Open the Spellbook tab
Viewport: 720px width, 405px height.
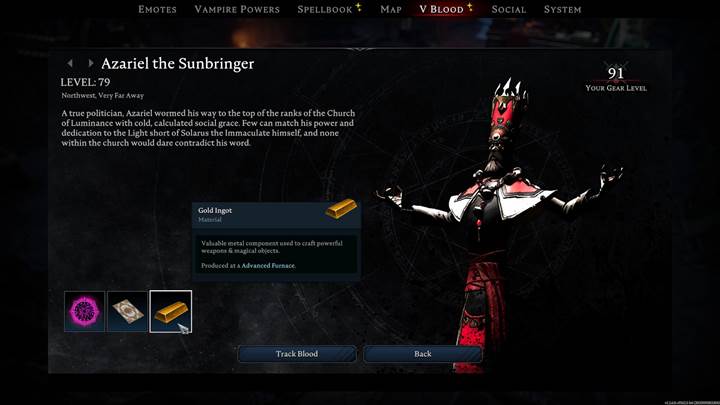pos(325,9)
